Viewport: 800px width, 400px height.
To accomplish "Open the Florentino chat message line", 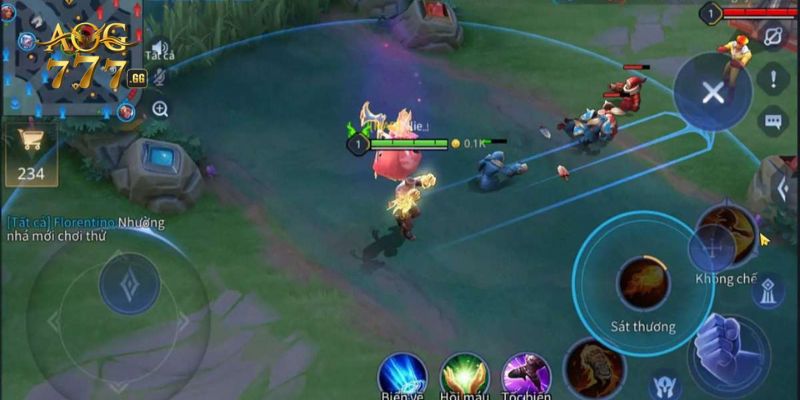I will (85, 230).
